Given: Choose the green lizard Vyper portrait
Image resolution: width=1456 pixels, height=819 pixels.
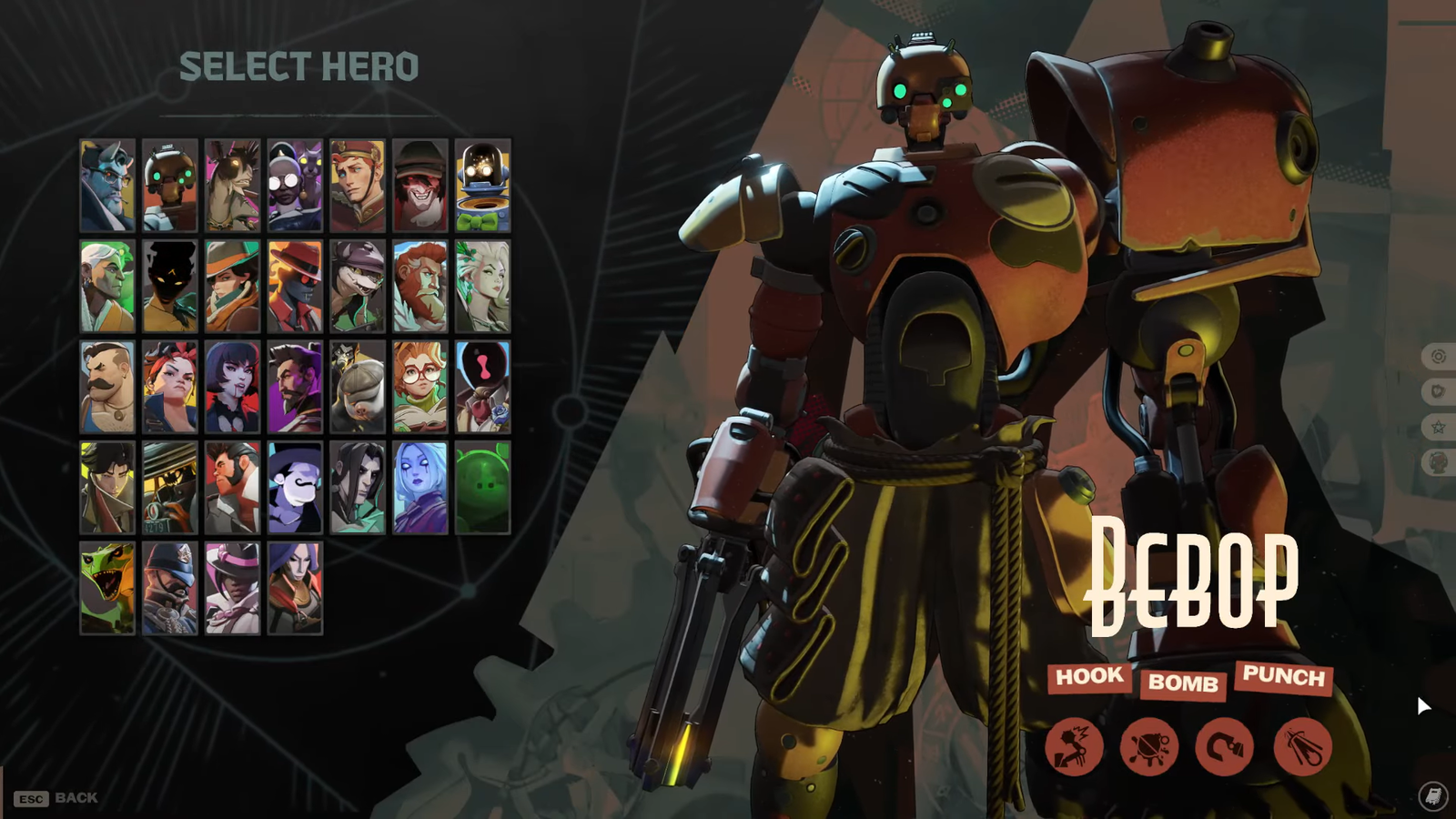Looking at the screenshot, I should (107, 589).
